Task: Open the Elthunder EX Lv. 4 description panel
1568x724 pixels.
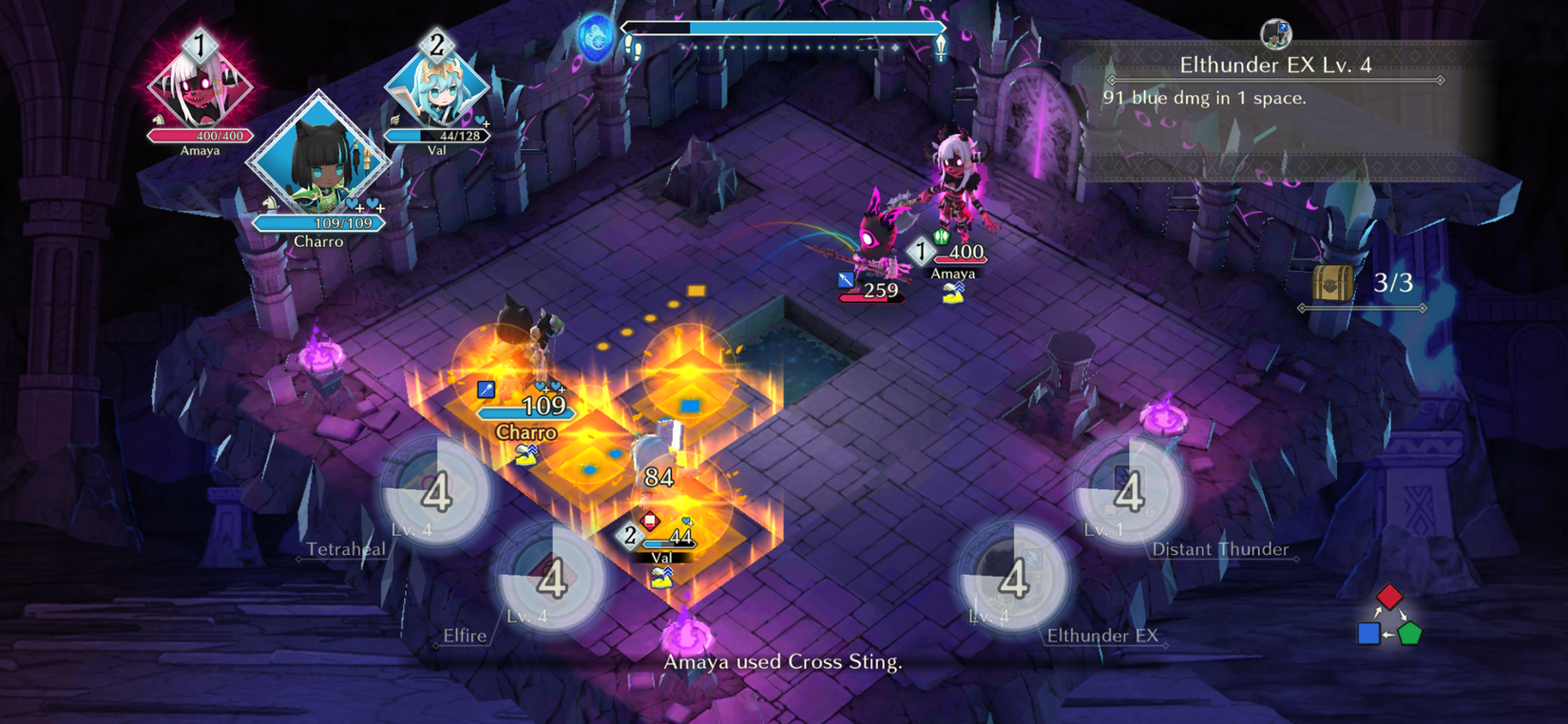Action: [x=1278, y=81]
